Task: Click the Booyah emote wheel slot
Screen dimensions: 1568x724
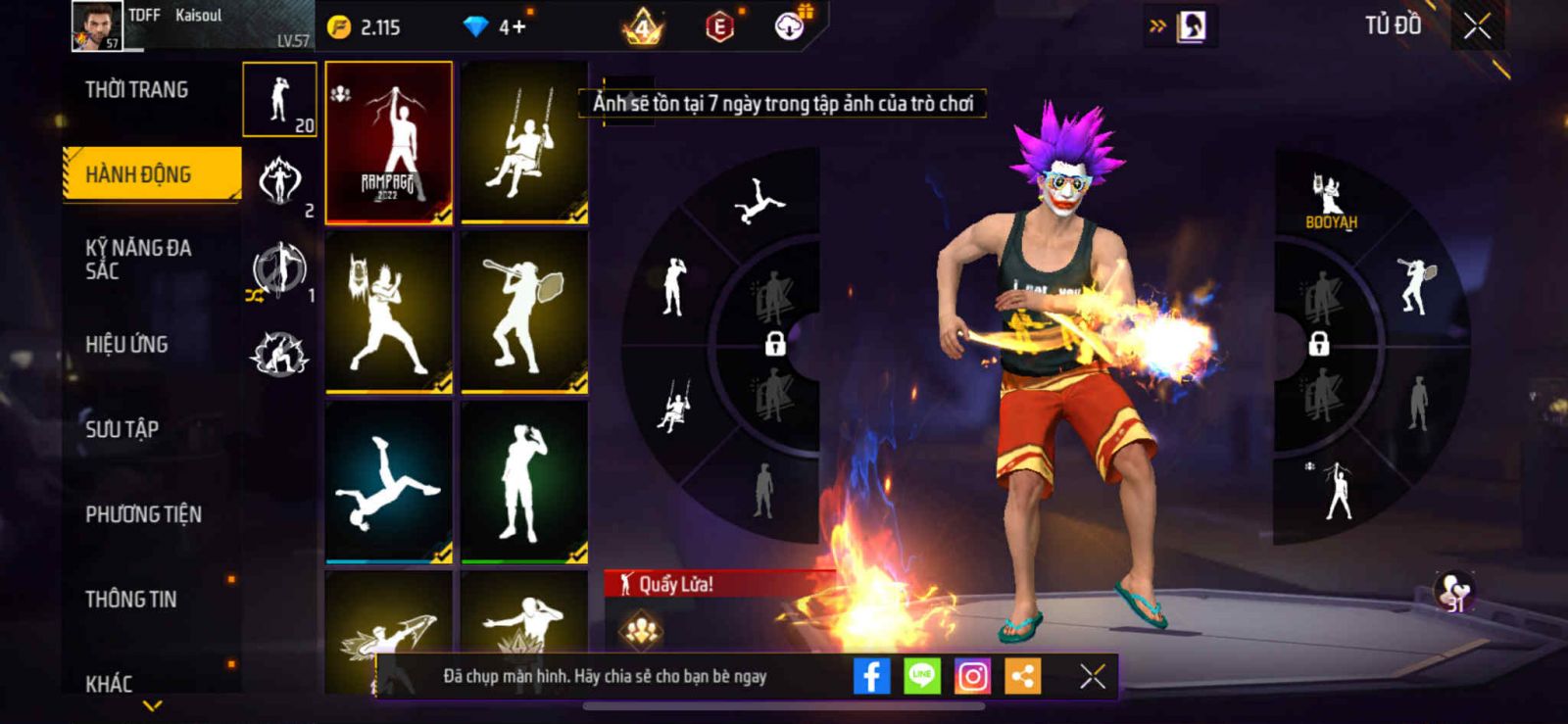Action: [x=1330, y=200]
